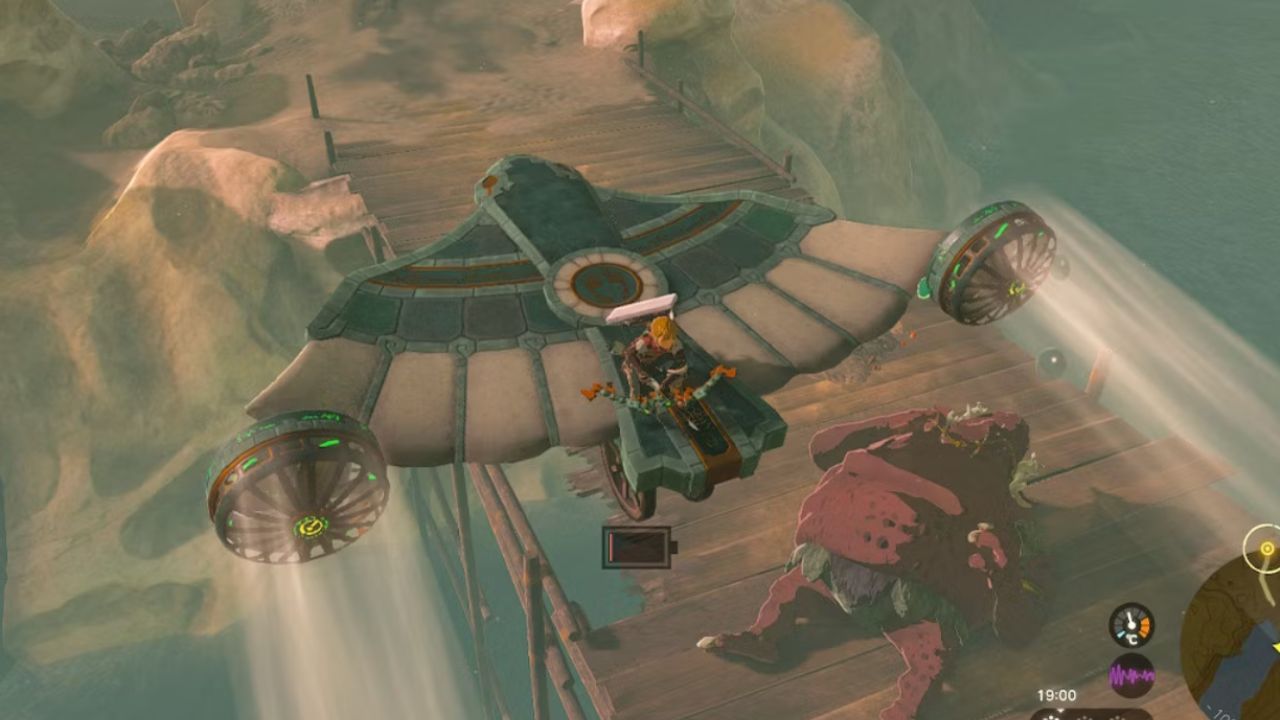This screenshot has height=720, width=1280.
Task: Click the battery energy cell indicator
Action: point(637,547)
